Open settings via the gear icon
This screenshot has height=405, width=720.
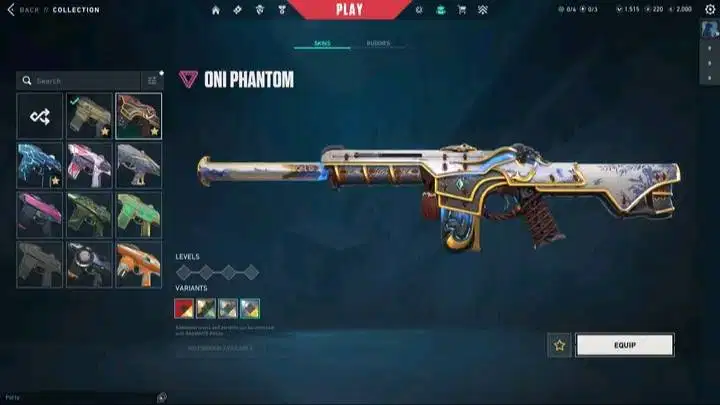[x=419, y=10]
